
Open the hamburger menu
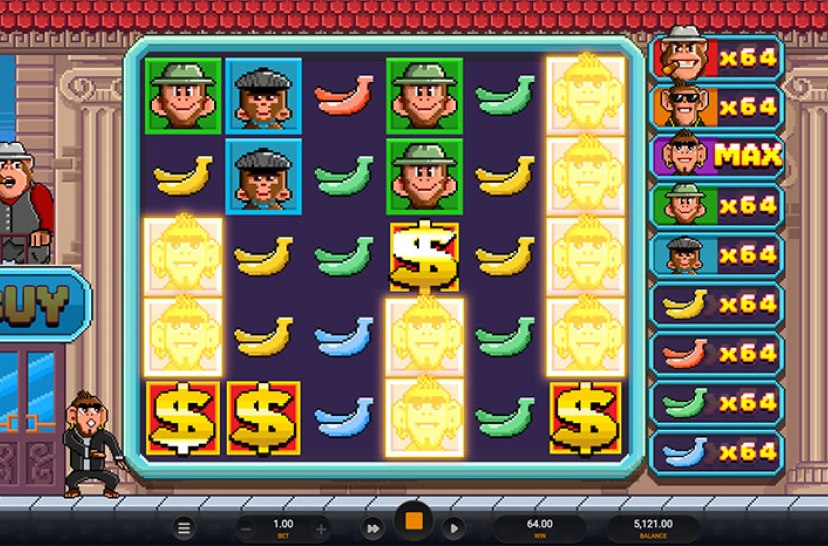[x=184, y=528]
